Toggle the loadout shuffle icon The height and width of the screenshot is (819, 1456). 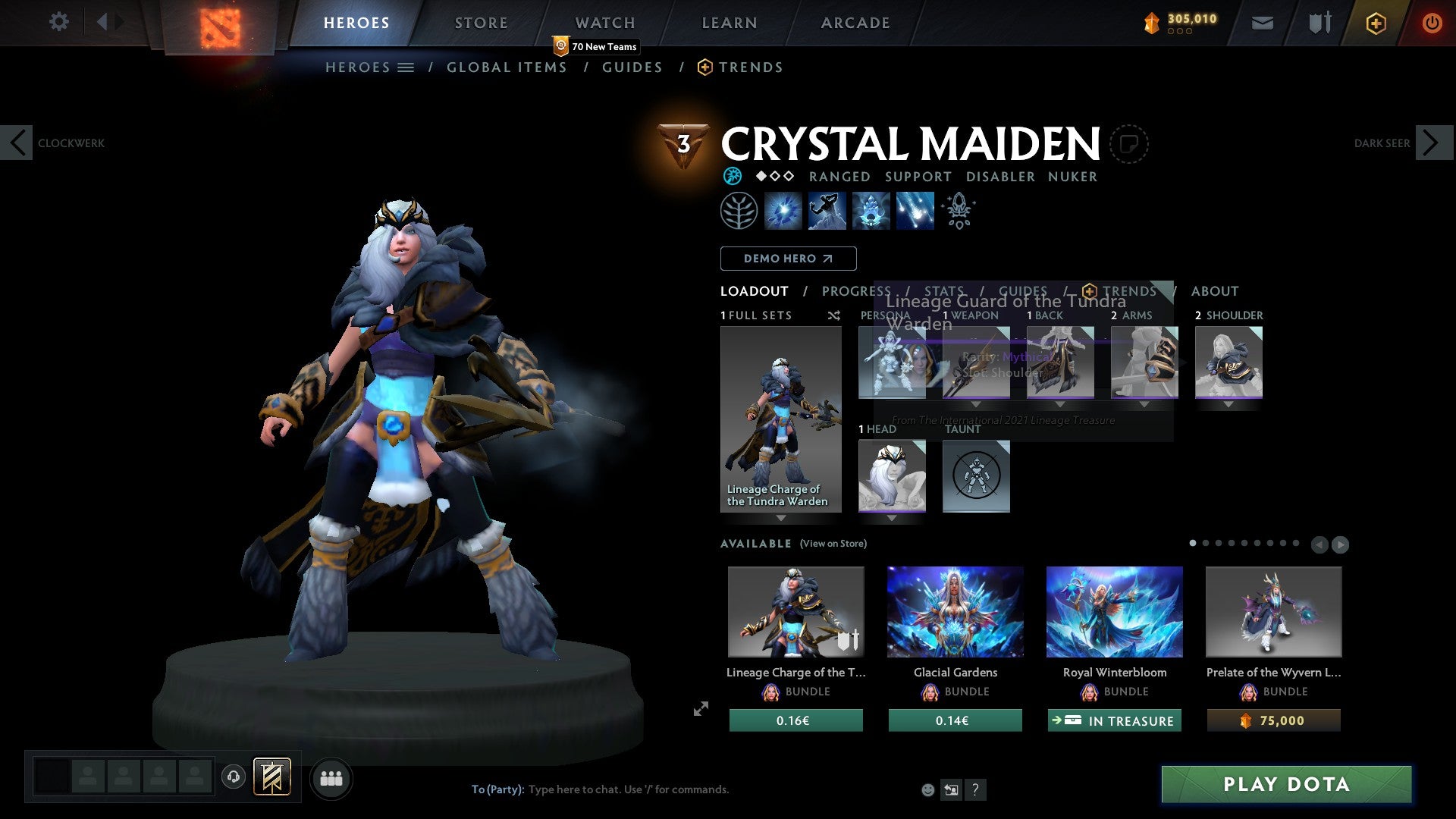[x=833, y=315]
